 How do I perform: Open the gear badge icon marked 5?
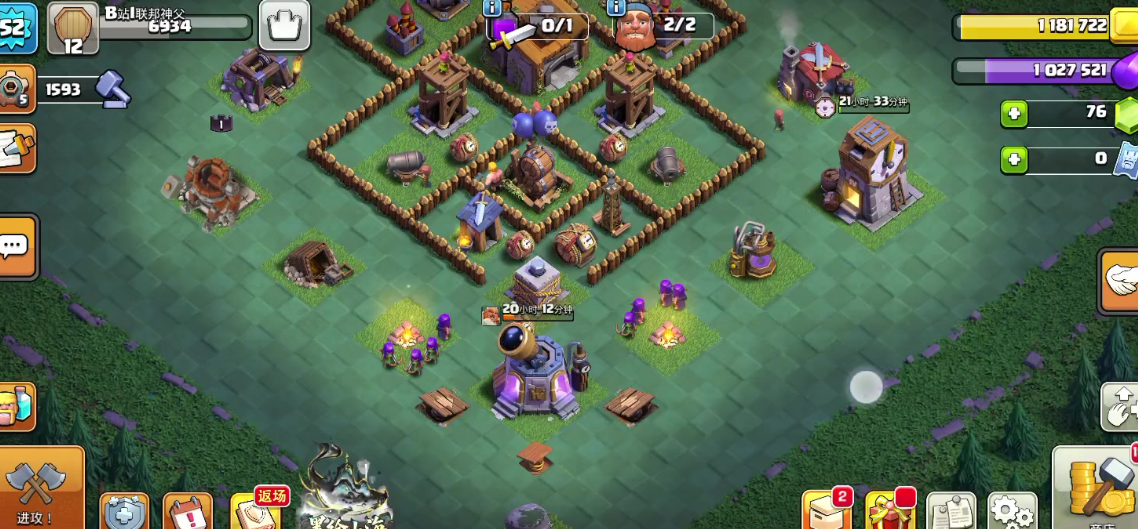click(x=17, y=90)
